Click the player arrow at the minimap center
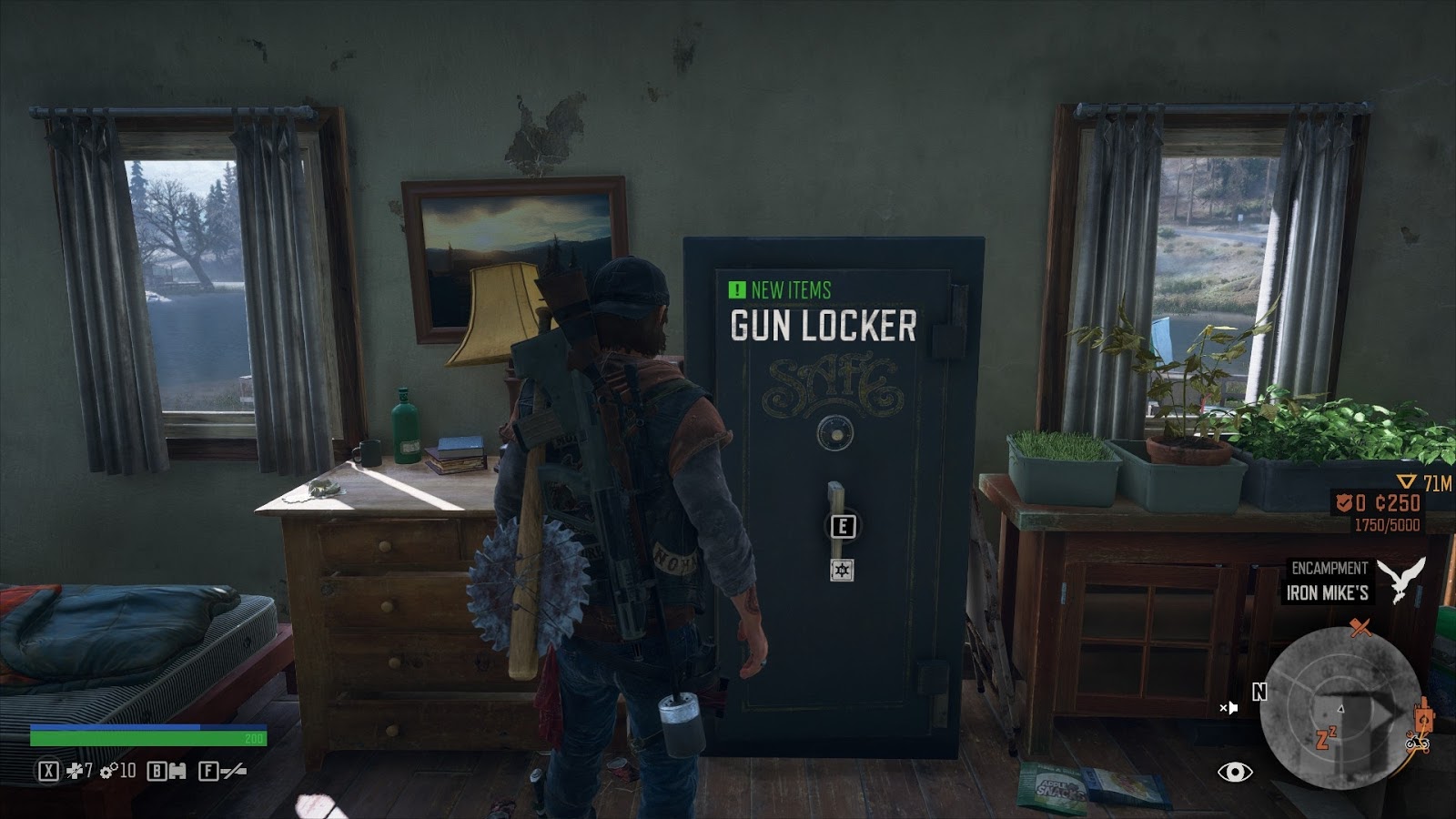Image resolution: width=1456 pixels, height=819 pixels. click(1340, 710)
